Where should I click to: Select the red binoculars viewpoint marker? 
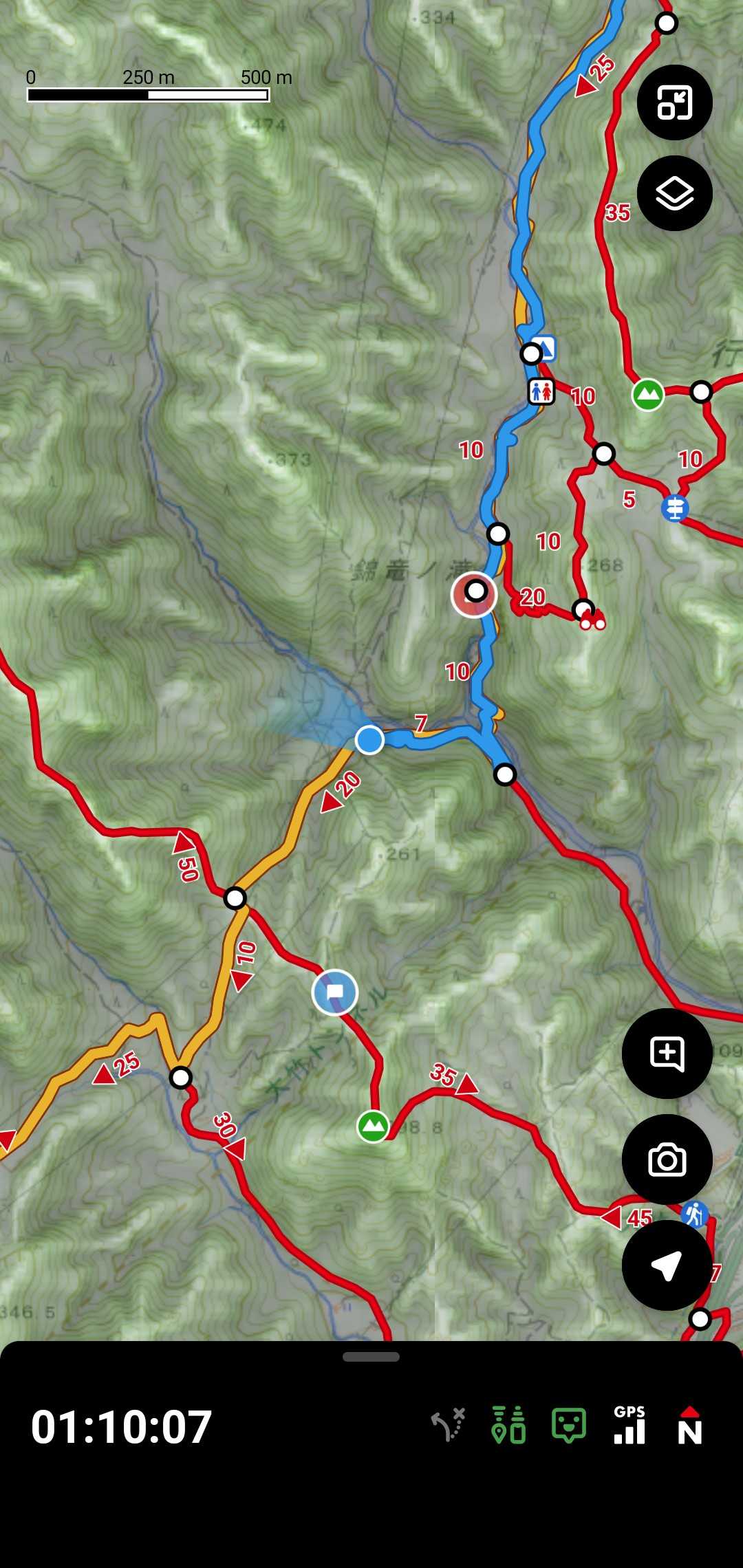click(x=592, y=622)
